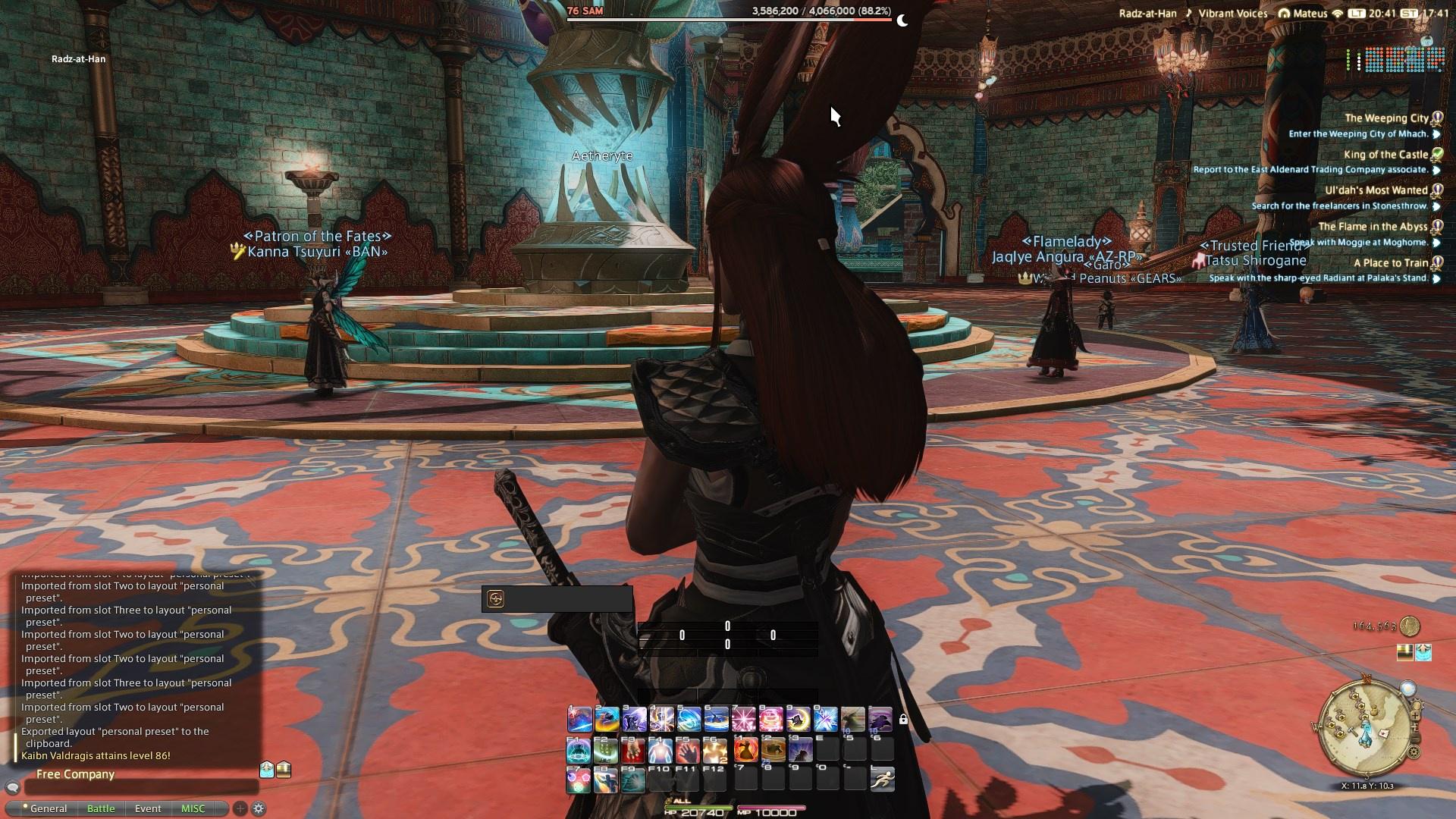This screenshot has height=819, width=1456.
Task: Open the King of the Castle quest
Action: [1385, 155]
